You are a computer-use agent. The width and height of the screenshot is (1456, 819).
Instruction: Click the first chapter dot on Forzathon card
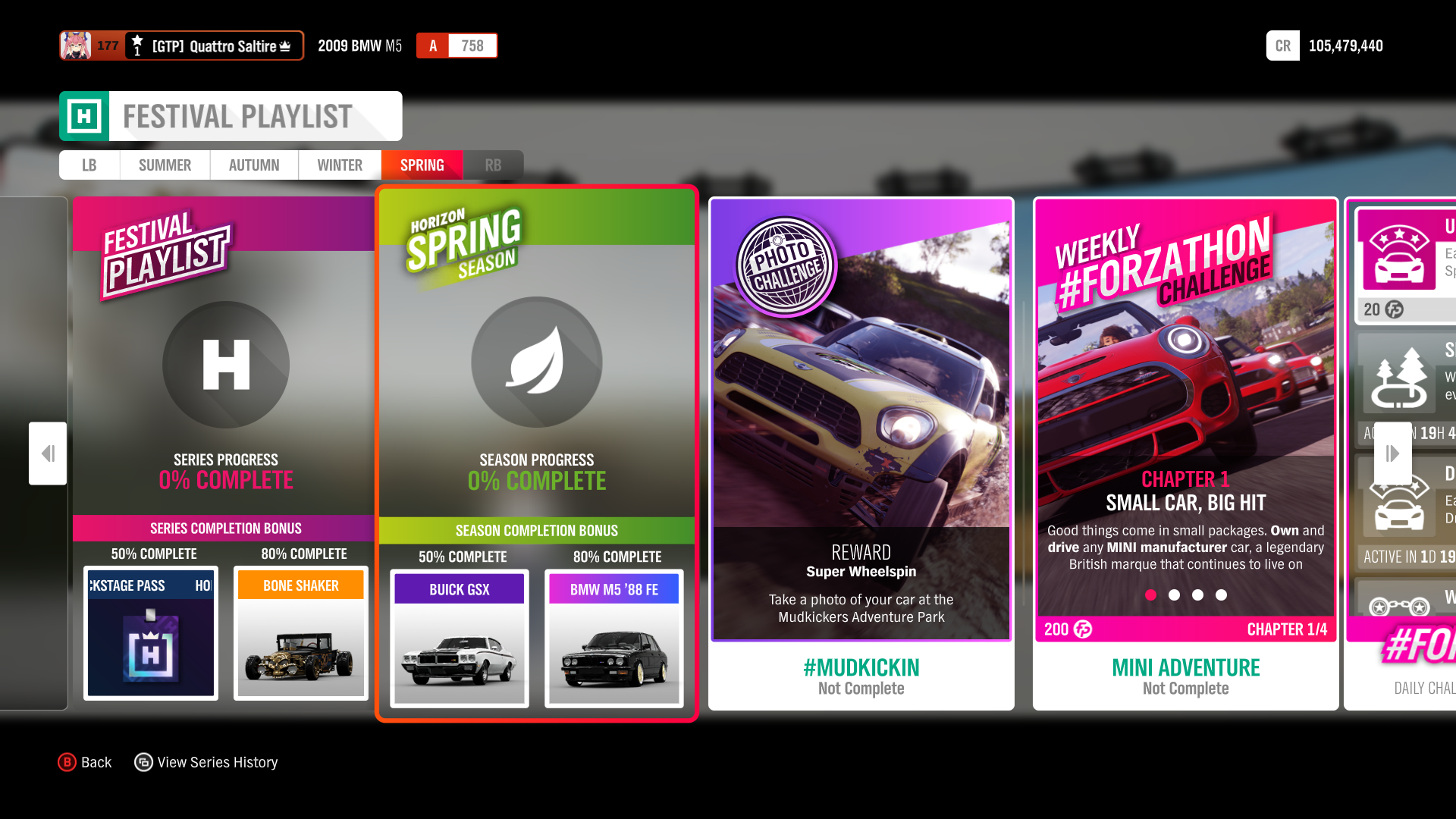[1150, 595]
